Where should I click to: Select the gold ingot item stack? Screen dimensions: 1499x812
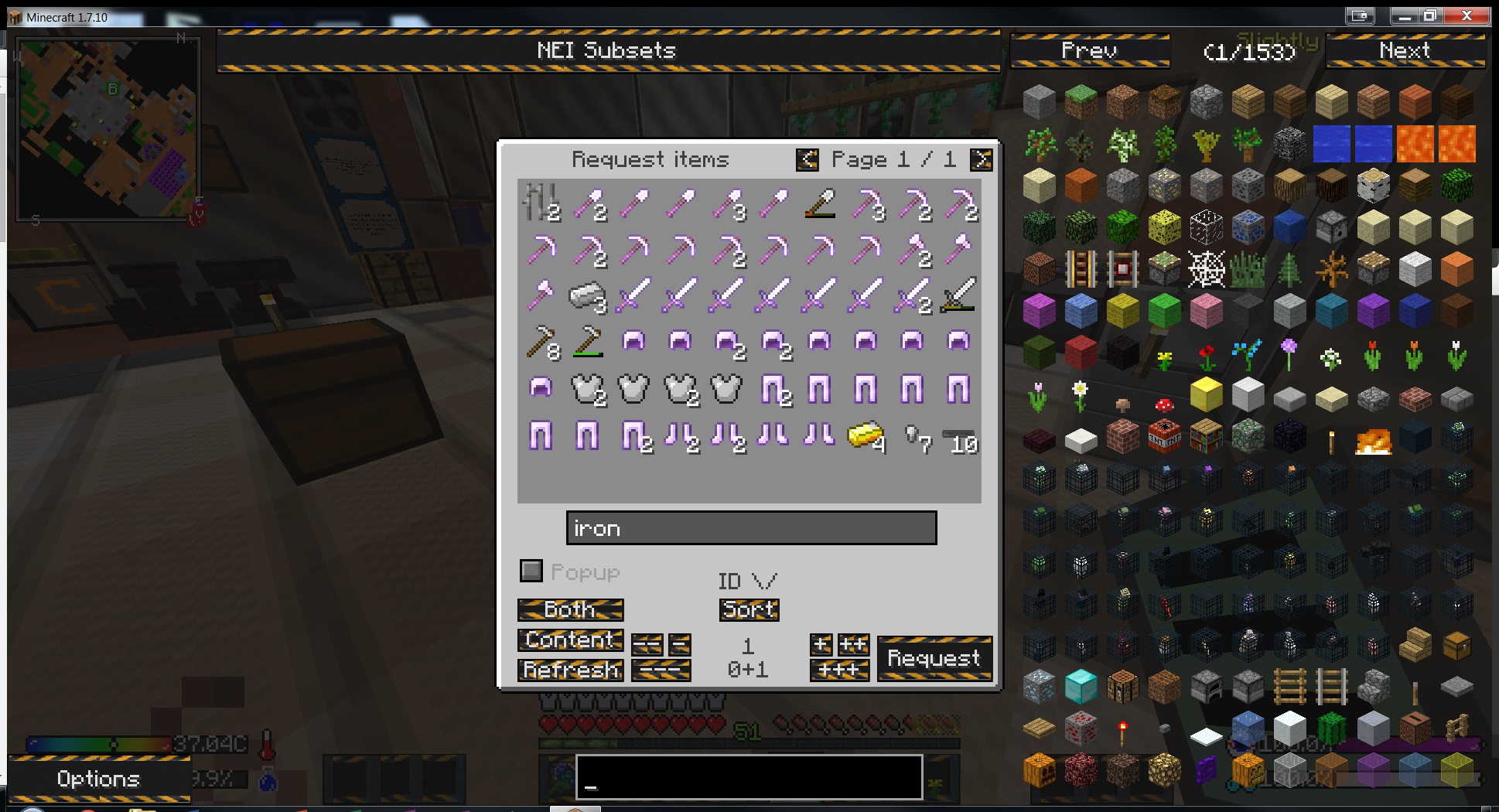[x=866, y=435]
